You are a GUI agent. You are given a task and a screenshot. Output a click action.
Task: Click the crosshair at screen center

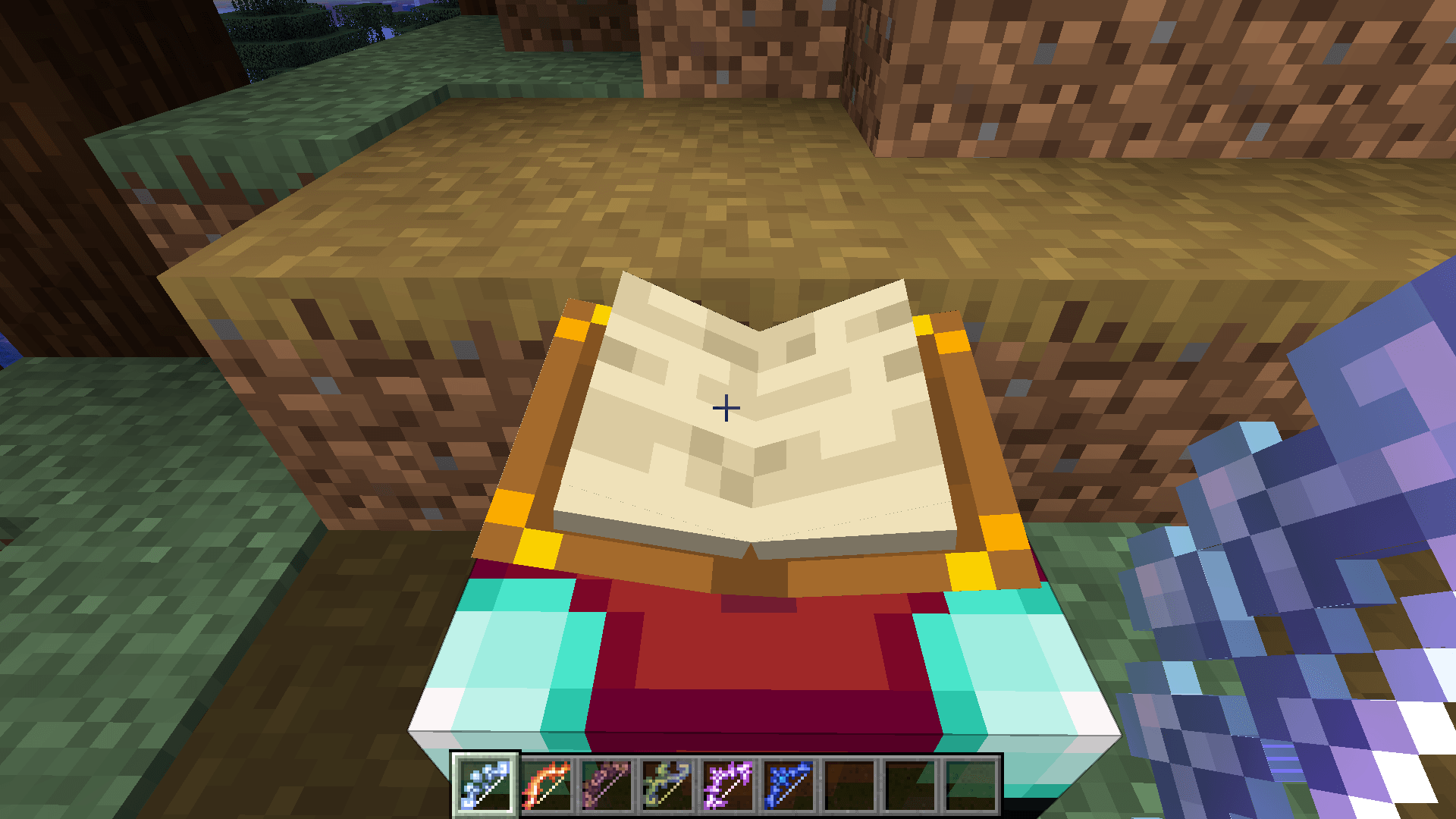pos(726,408)
